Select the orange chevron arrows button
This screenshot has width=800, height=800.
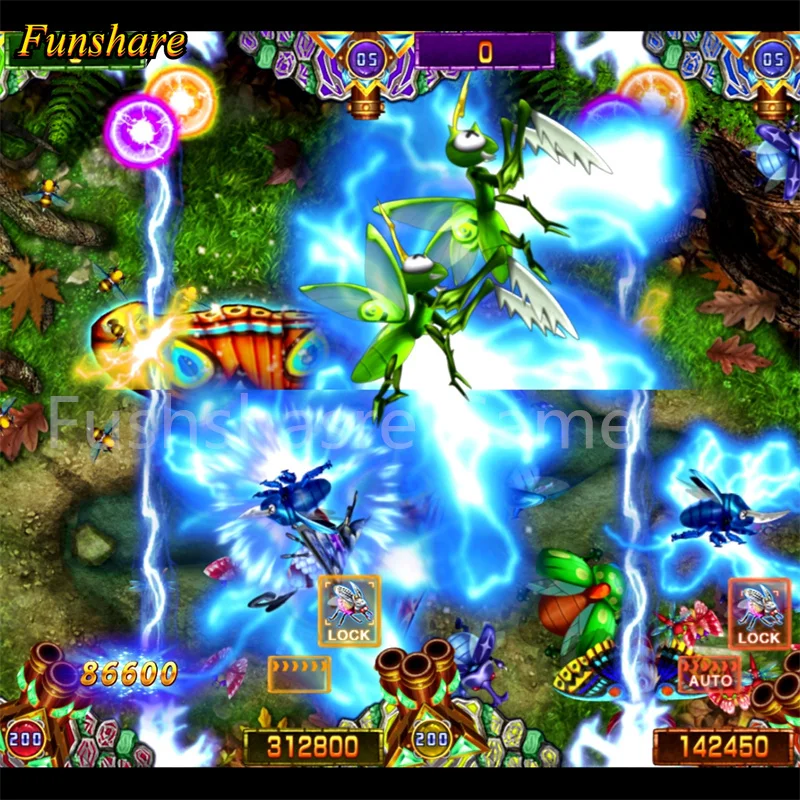[x=299, y=674]
